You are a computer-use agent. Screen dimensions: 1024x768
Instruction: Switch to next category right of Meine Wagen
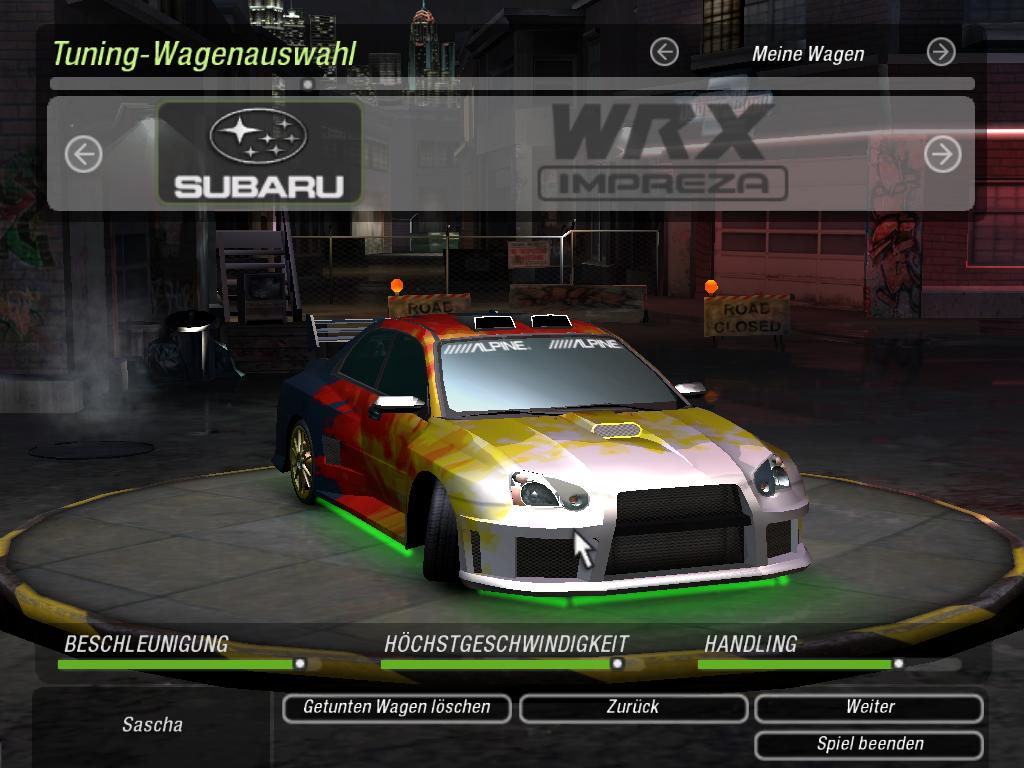[x=940, y=52]
